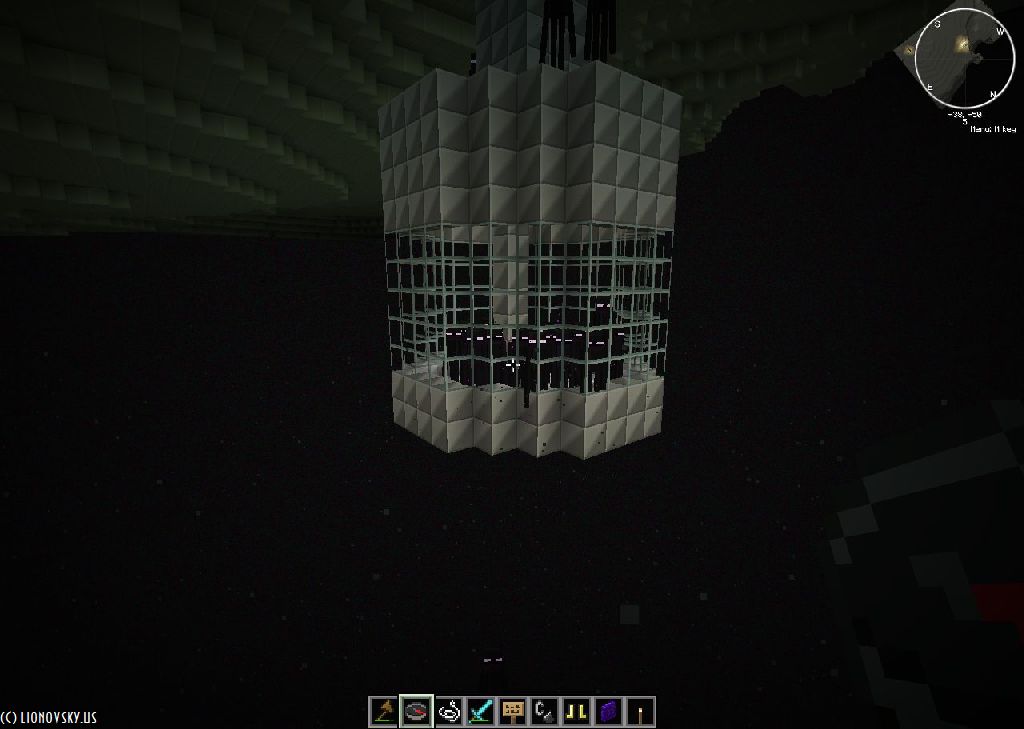
Task: Equip the diamond sword
Action: click(x=481, y=711)
